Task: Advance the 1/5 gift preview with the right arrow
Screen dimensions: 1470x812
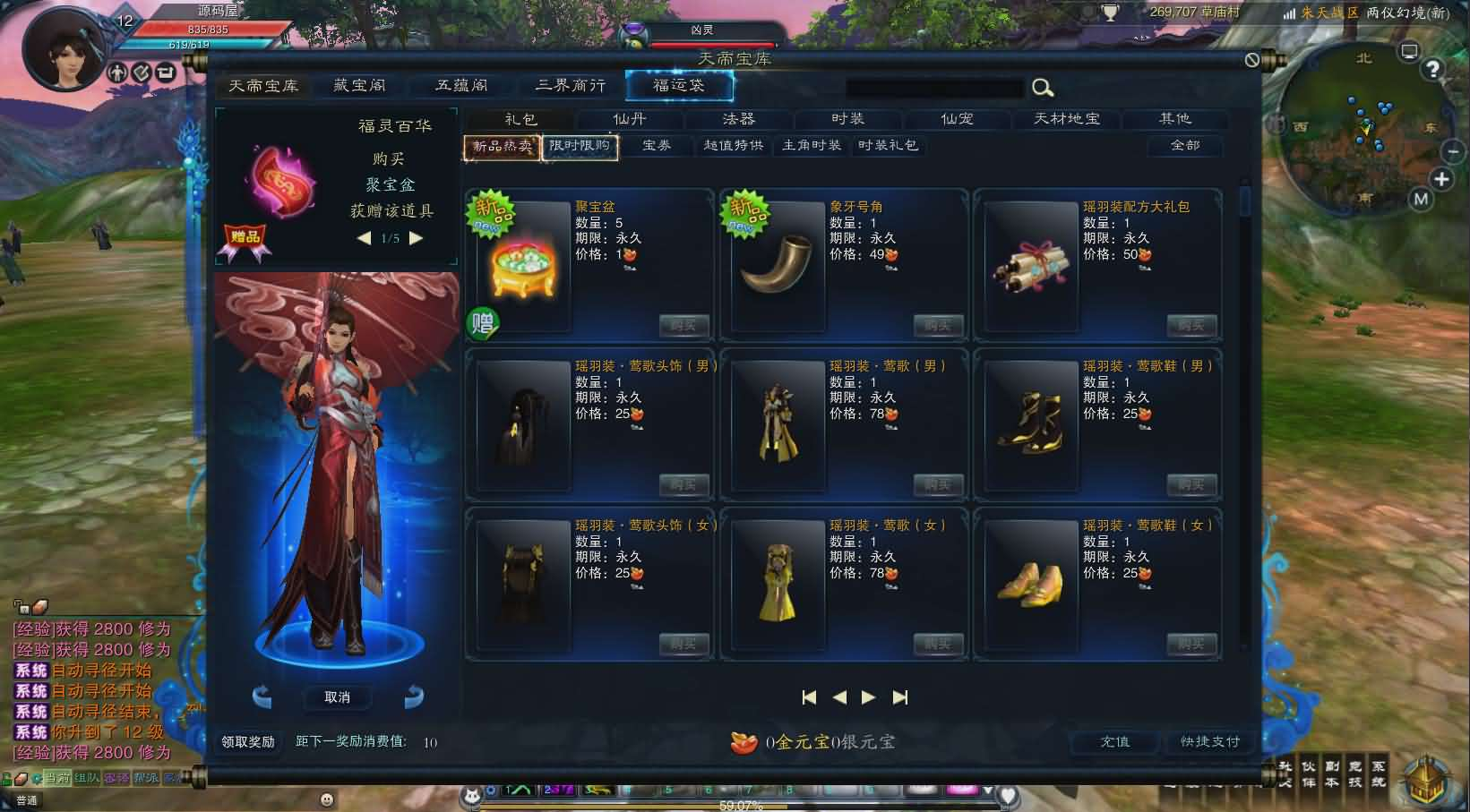Action: point(415,239)
